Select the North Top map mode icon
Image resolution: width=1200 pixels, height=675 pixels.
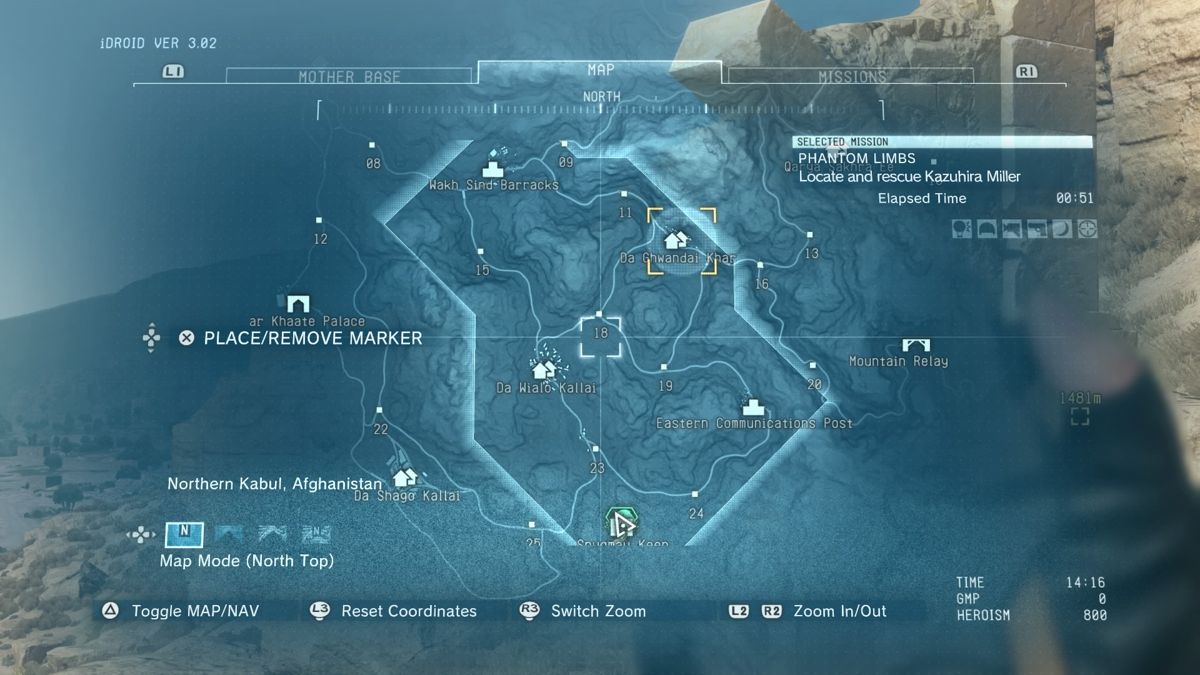coord(184,533)
